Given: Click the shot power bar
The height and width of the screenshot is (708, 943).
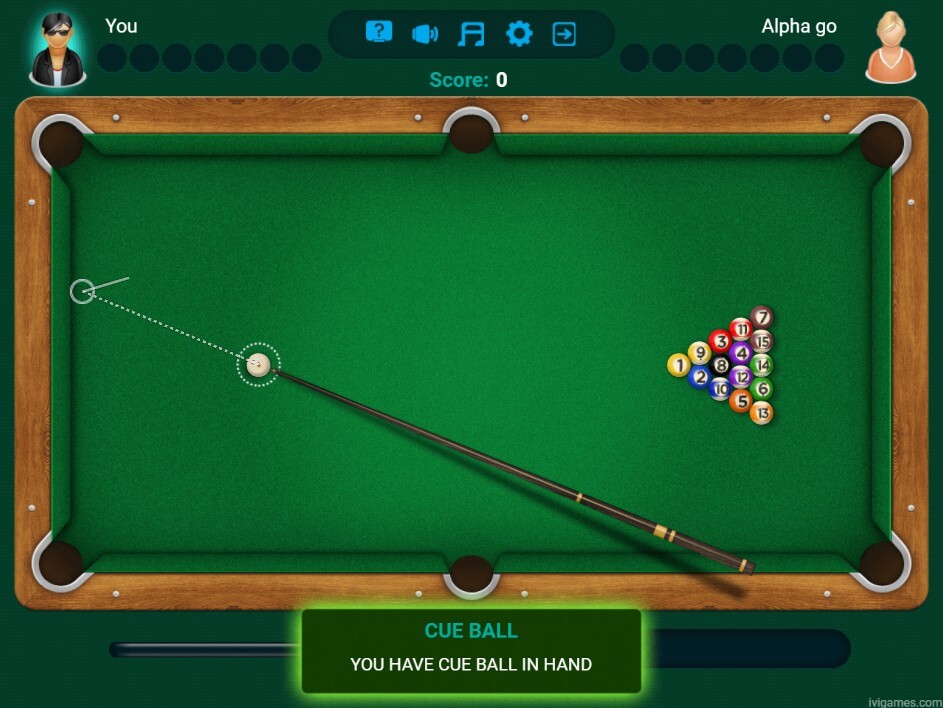Looking at the screenshot, I should (745, 648).
